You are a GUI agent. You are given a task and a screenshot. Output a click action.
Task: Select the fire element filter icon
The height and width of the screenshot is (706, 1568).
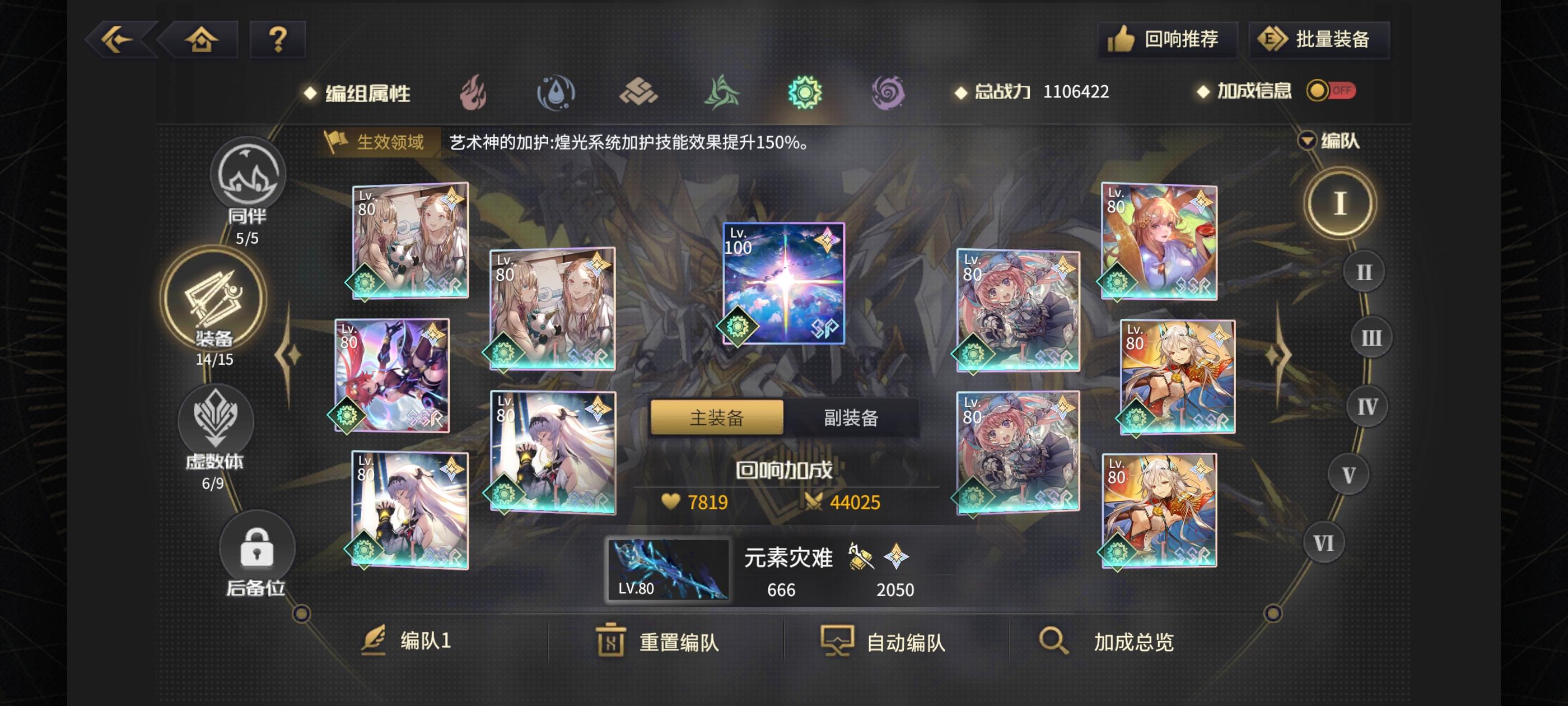pos(477,92)
